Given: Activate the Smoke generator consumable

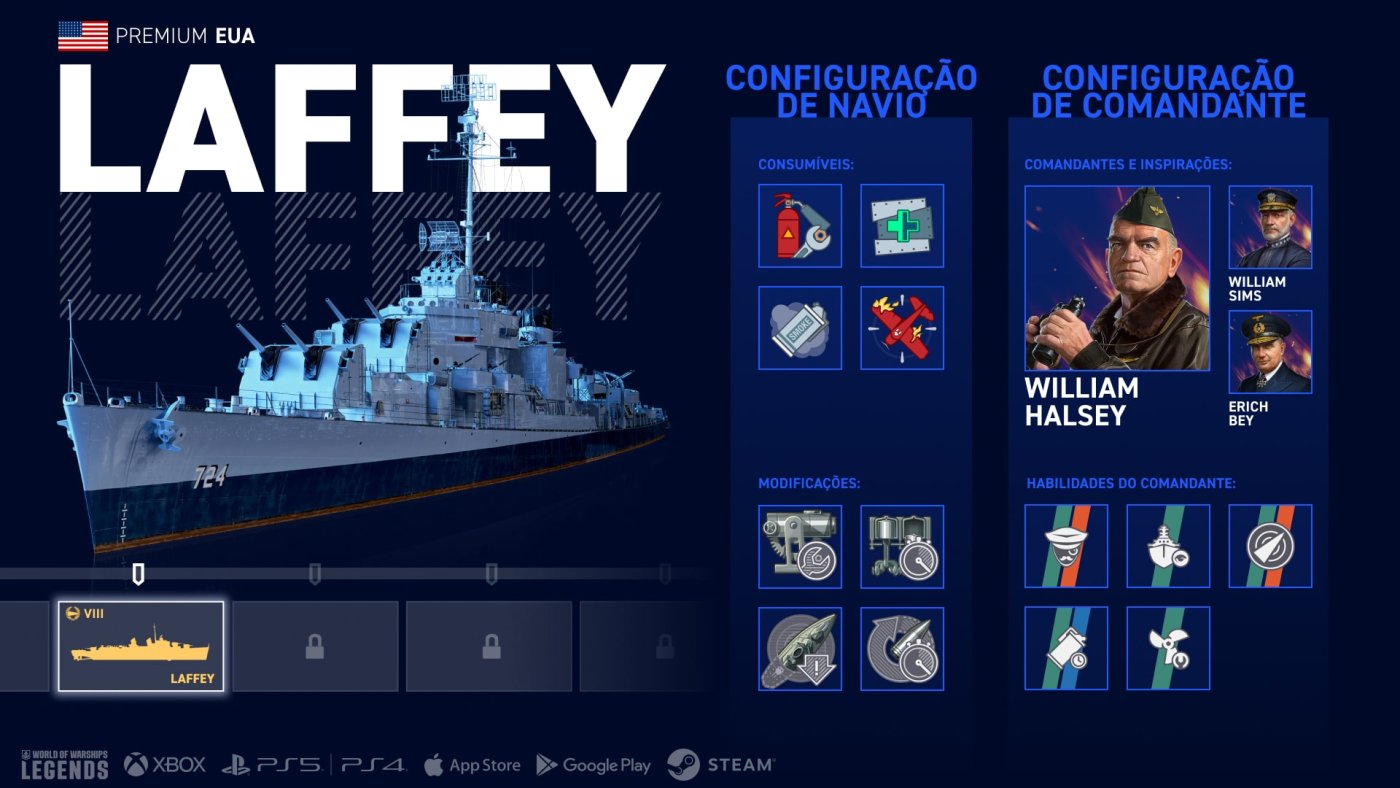Looking at the screenshot, I should coord(799,328).
